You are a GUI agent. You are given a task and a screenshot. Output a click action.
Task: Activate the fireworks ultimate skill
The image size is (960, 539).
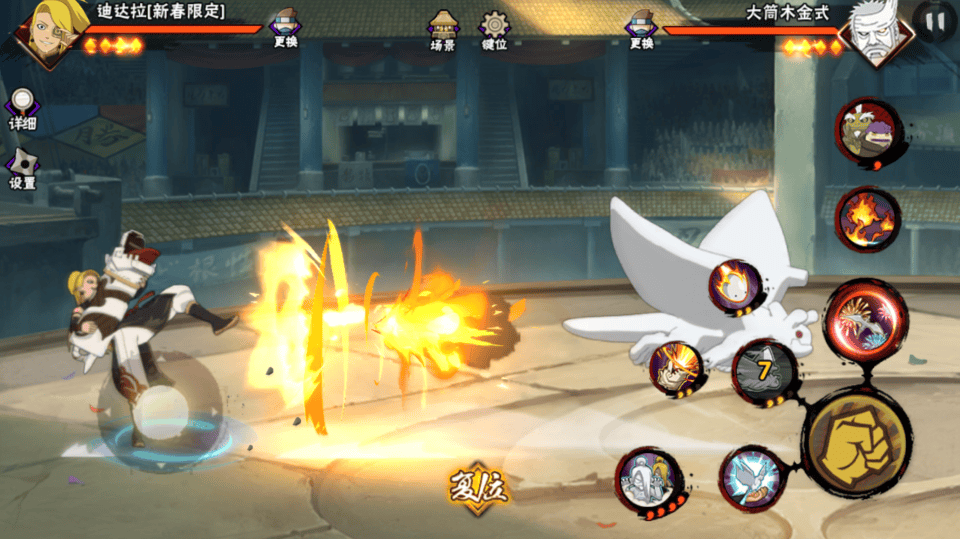pos(865,320)
